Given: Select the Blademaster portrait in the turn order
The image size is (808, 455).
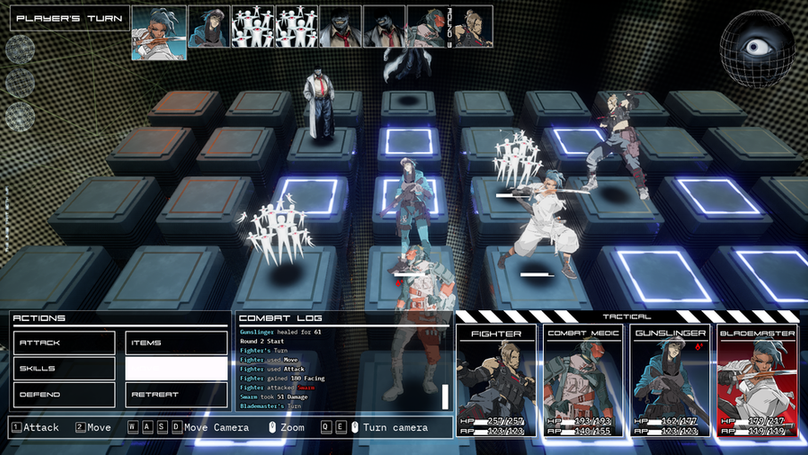Looking at the screenshot, I should (x=154, y=26).
